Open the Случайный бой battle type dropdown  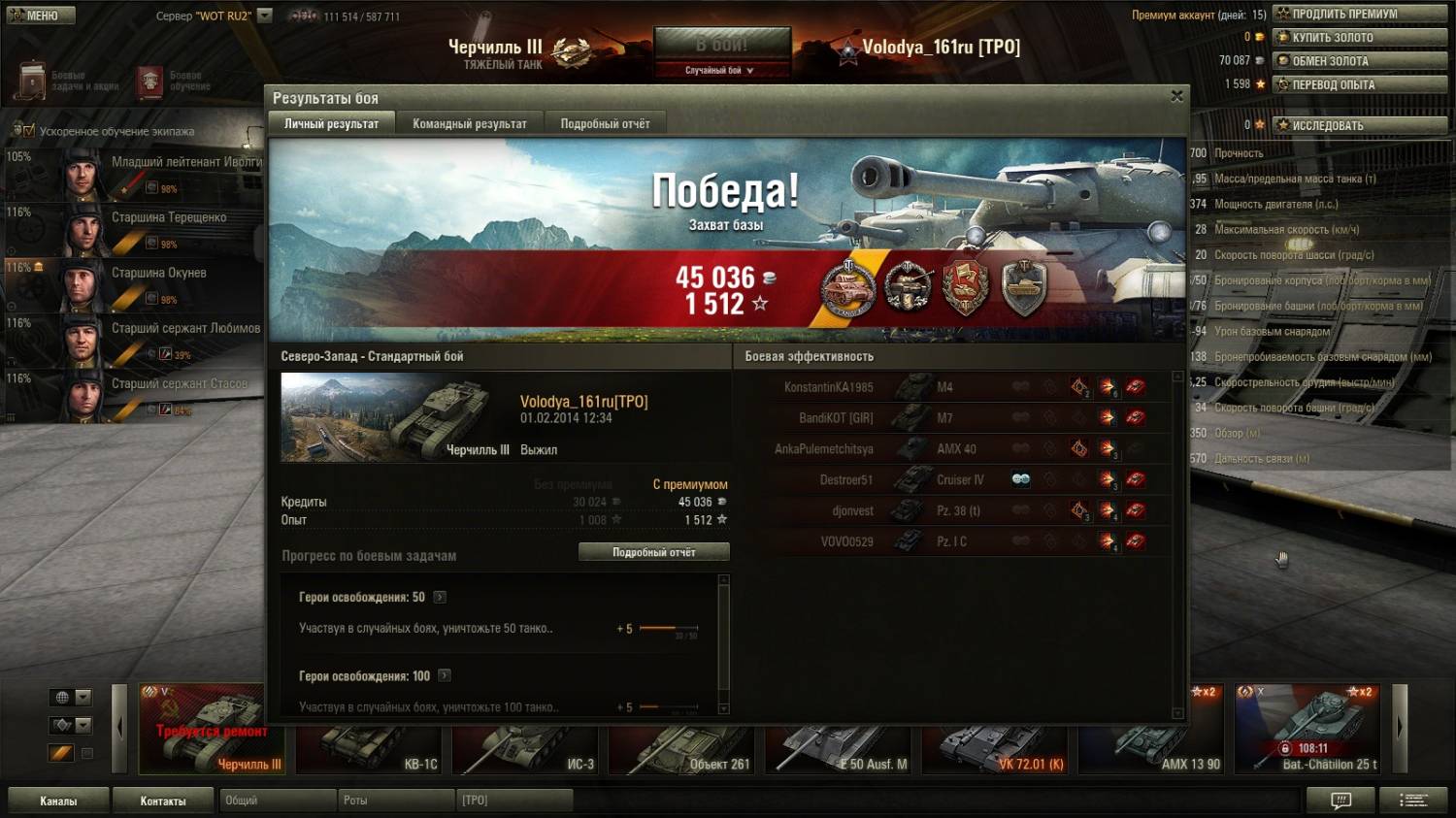[720, 70]
